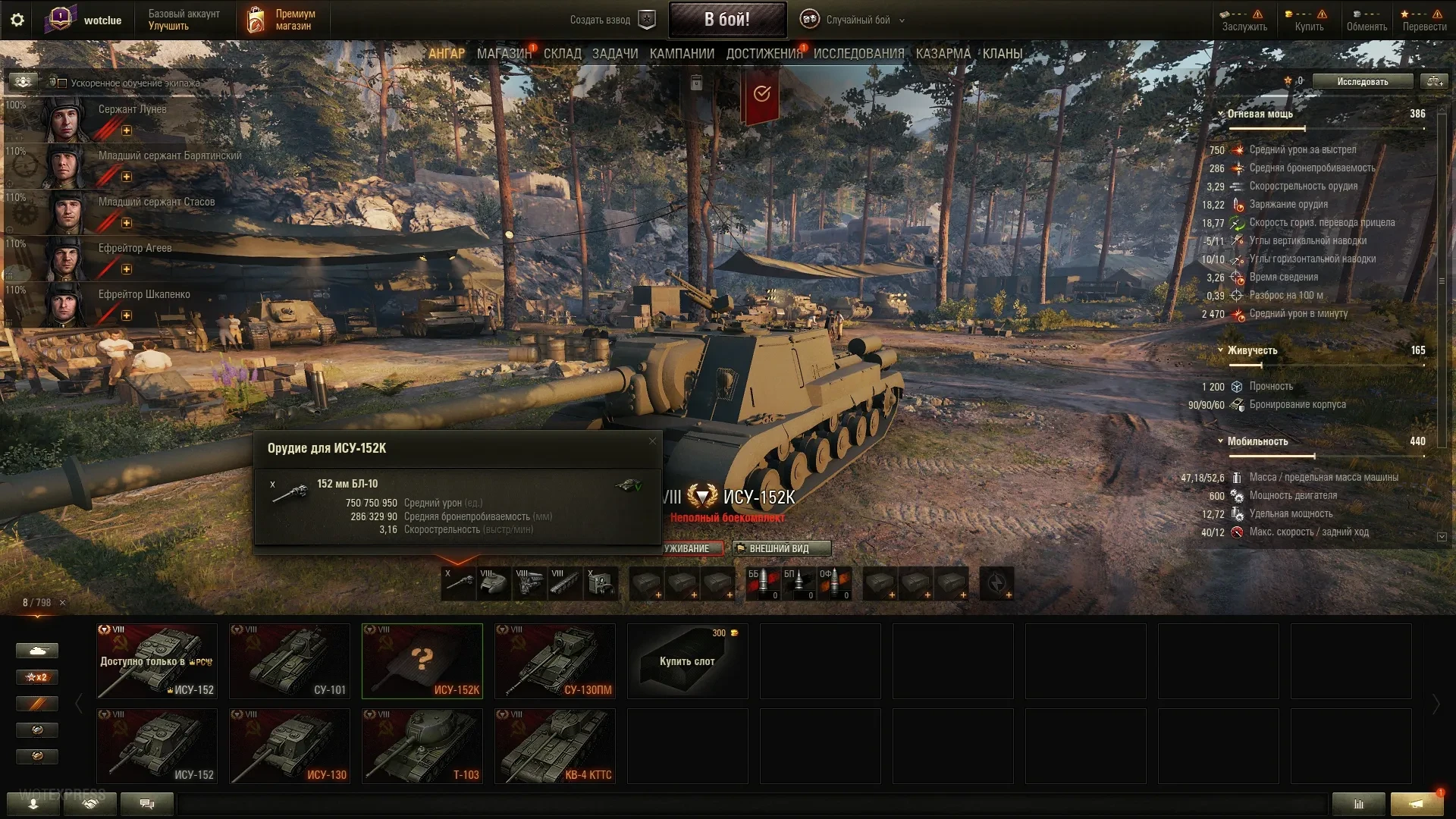Open the Казарма tab
Viewport: 1456px width, 819px height.
point(943,54)
